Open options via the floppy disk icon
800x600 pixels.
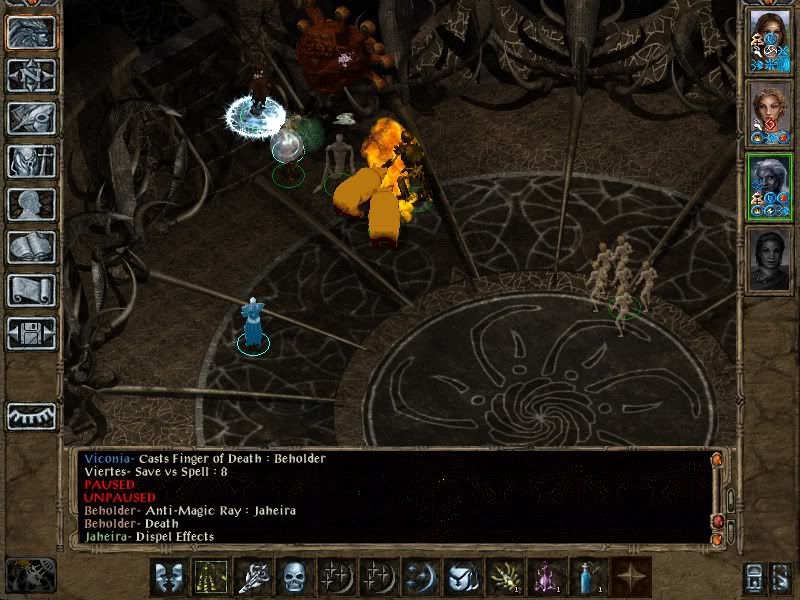[x=31, y=333]
